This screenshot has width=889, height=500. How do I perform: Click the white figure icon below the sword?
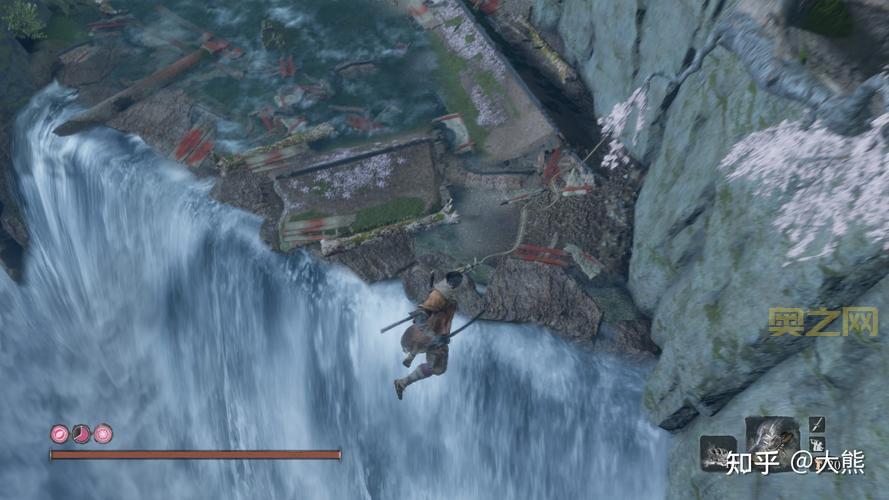(817, 446)
